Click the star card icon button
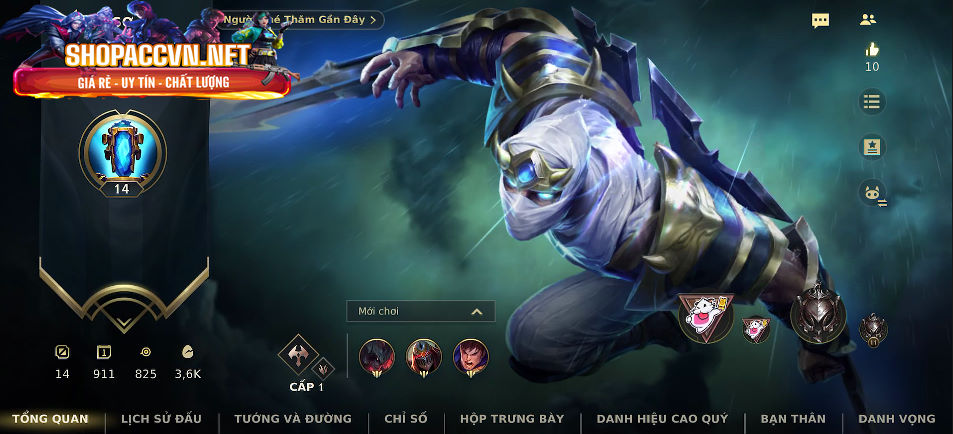 point(872,147)
